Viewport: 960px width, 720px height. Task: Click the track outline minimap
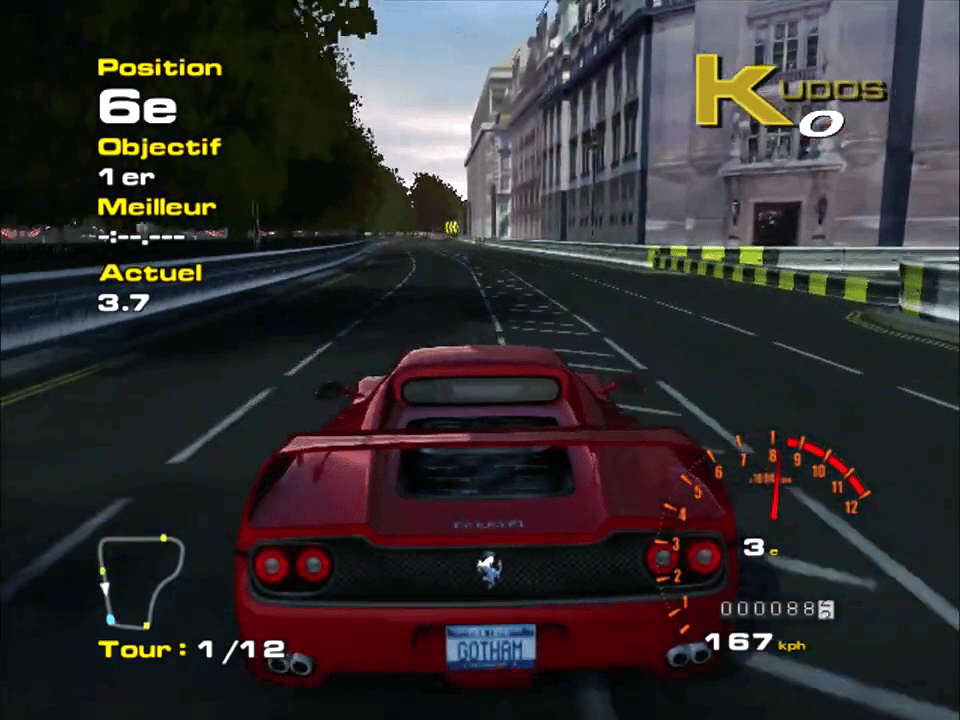tap(141, 582)
